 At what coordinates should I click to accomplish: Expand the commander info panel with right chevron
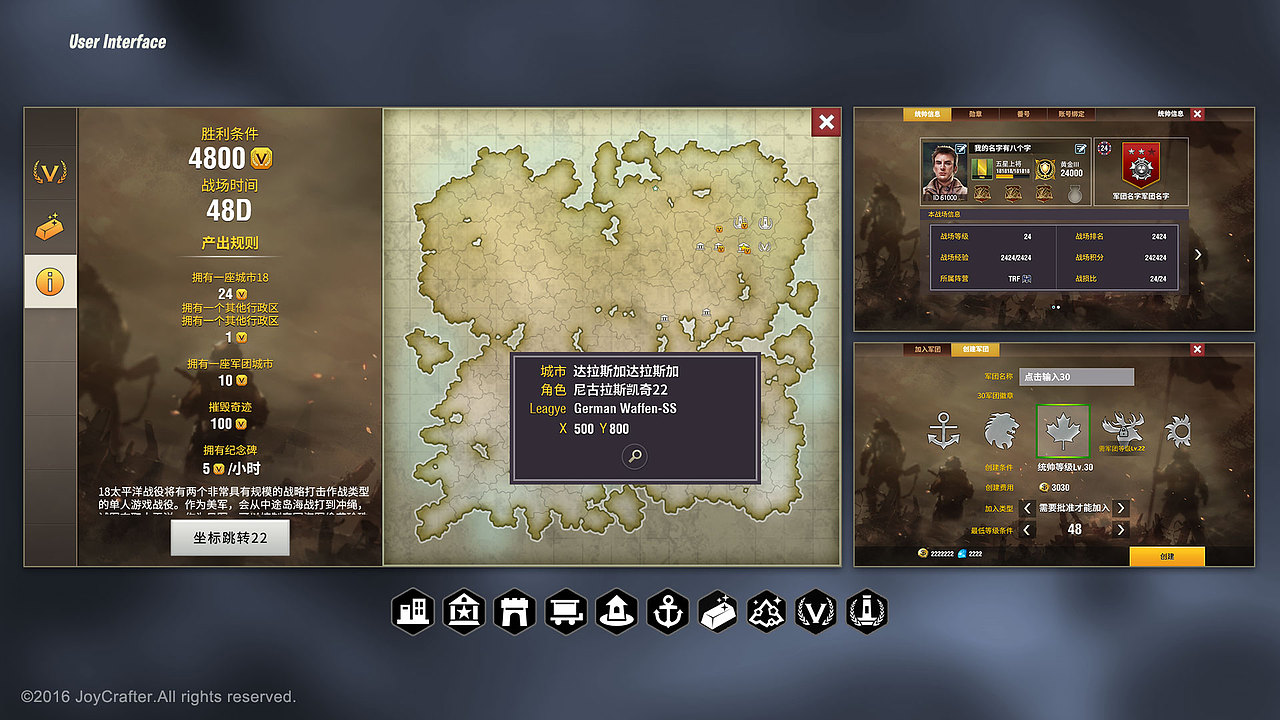[1198, 255]
